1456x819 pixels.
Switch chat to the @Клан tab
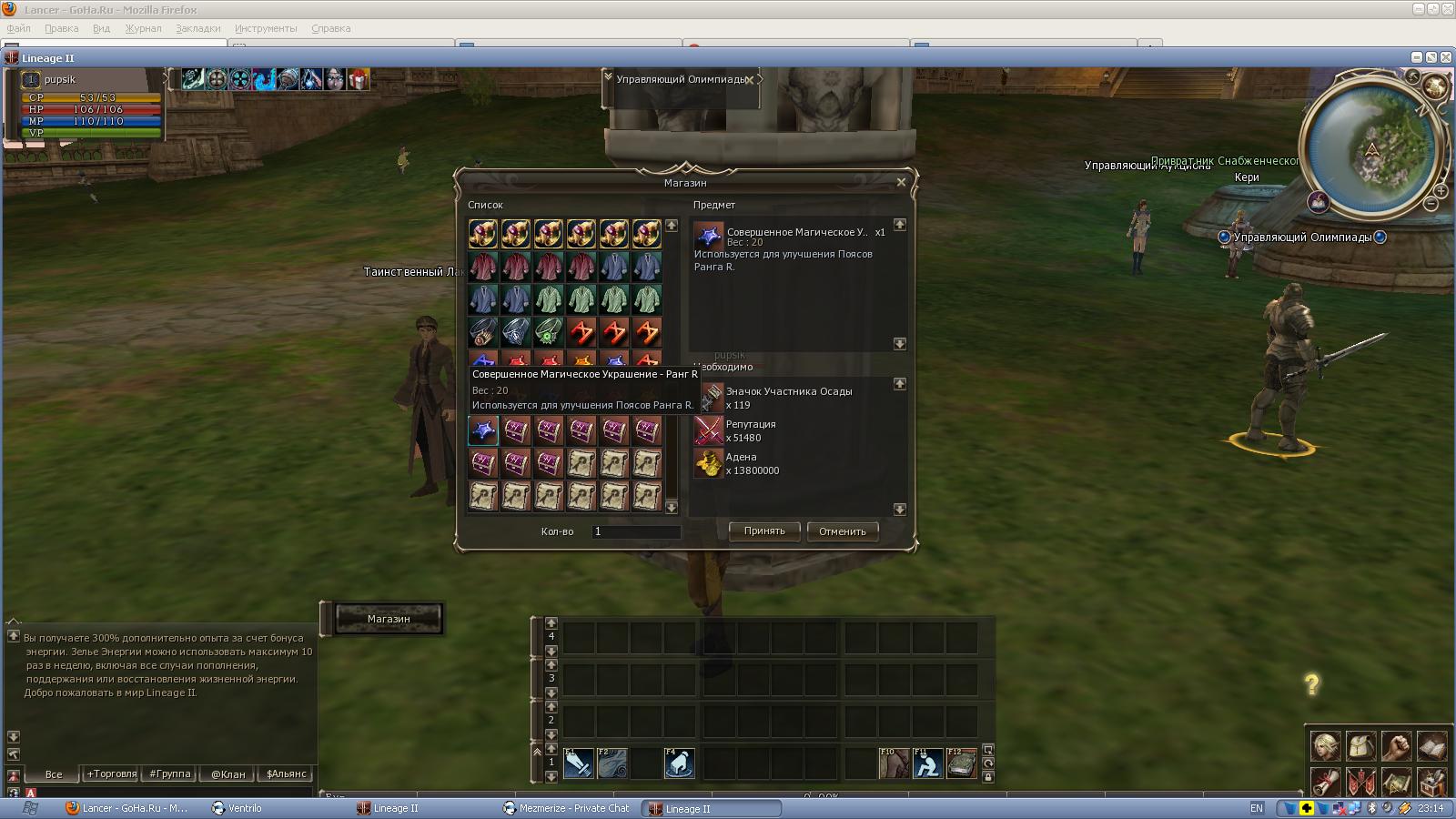point(227,774)
